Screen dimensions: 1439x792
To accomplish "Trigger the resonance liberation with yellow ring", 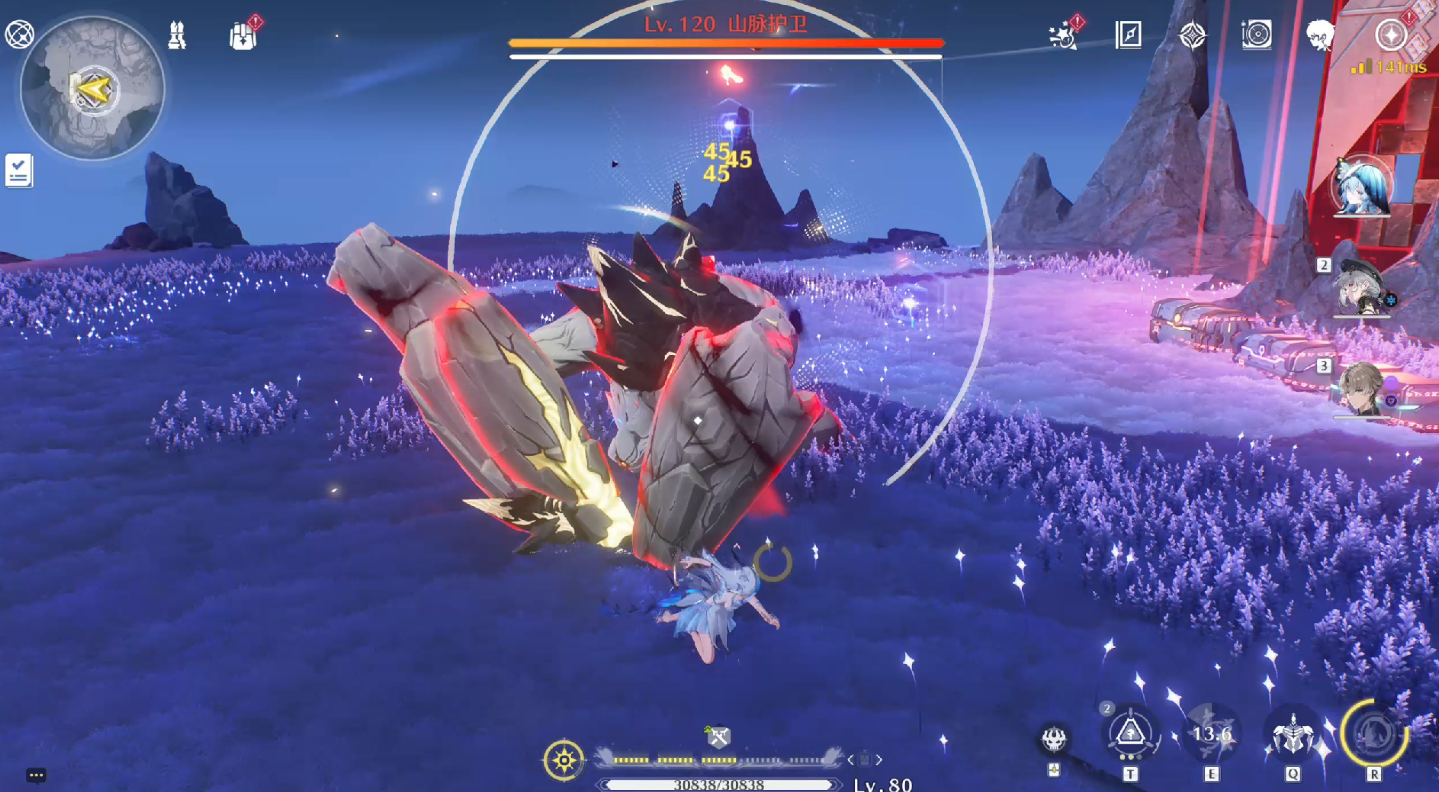I will pos(1374,733).
